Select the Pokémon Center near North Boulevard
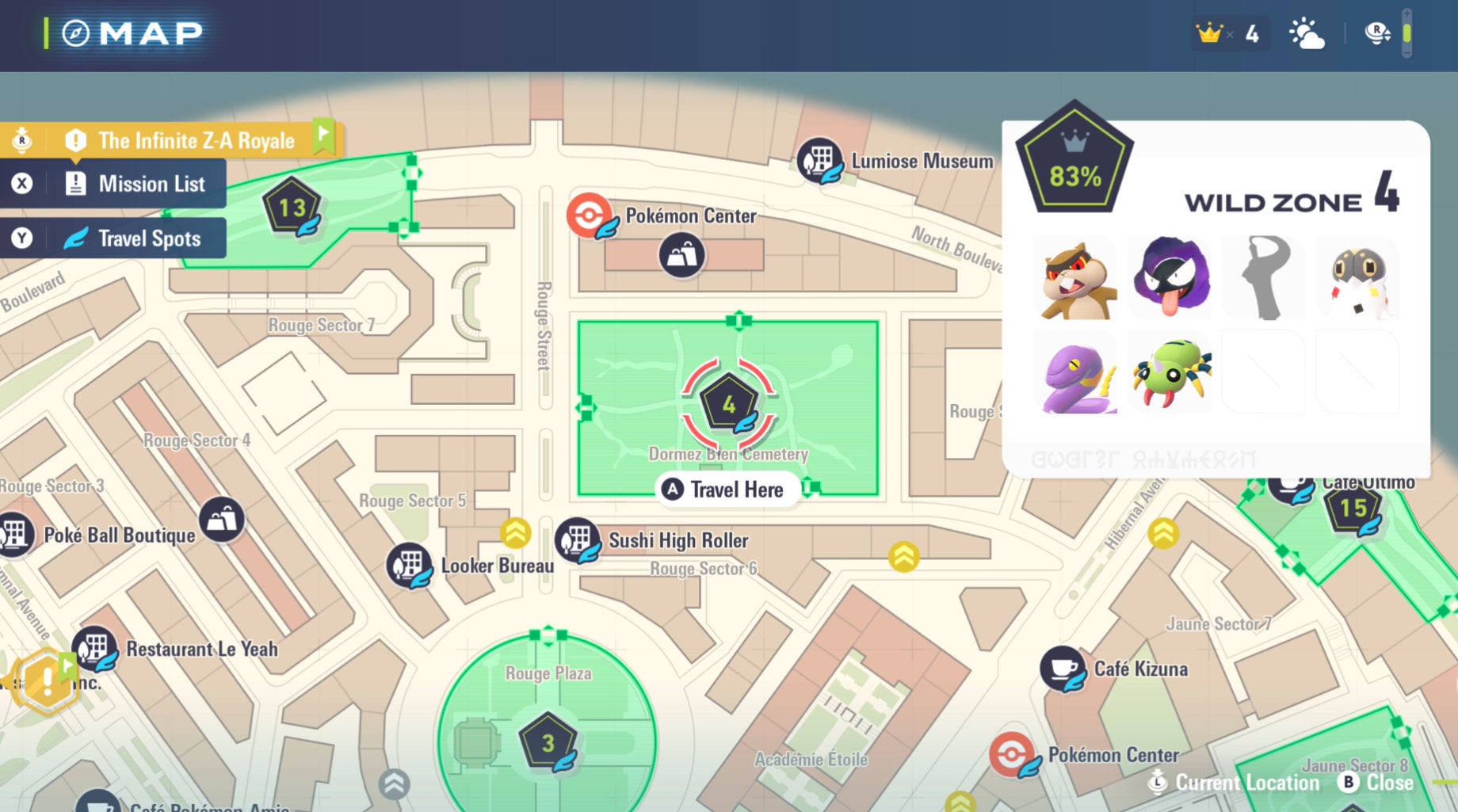The width and height of the screenshot is (1458, 812). coord(590,215)
